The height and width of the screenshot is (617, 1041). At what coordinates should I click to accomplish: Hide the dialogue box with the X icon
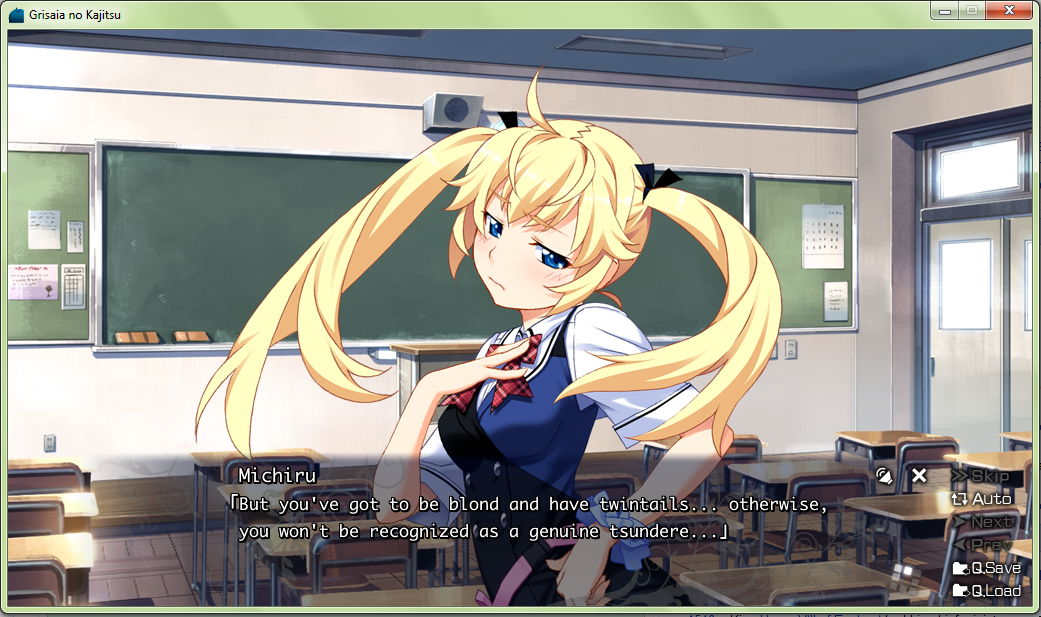919,476
